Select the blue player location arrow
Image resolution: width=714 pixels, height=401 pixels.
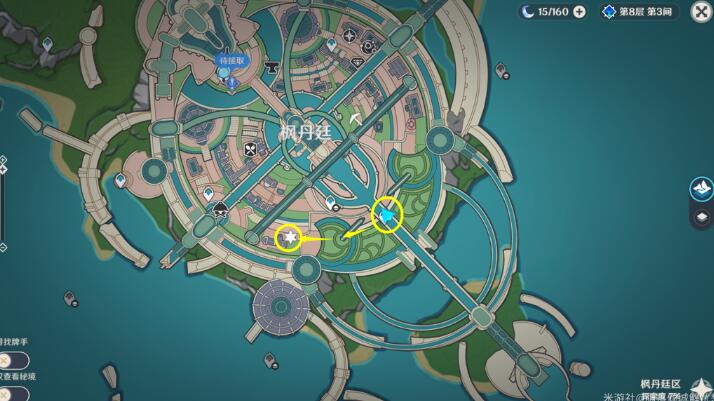[387, 213]
